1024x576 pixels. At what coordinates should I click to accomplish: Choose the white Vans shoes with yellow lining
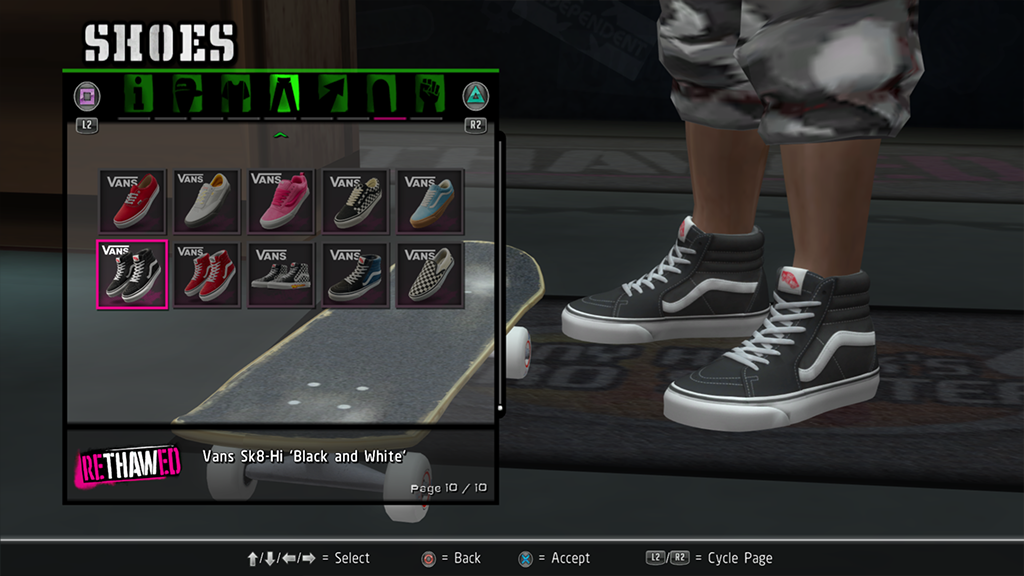[x=206, y=201]
